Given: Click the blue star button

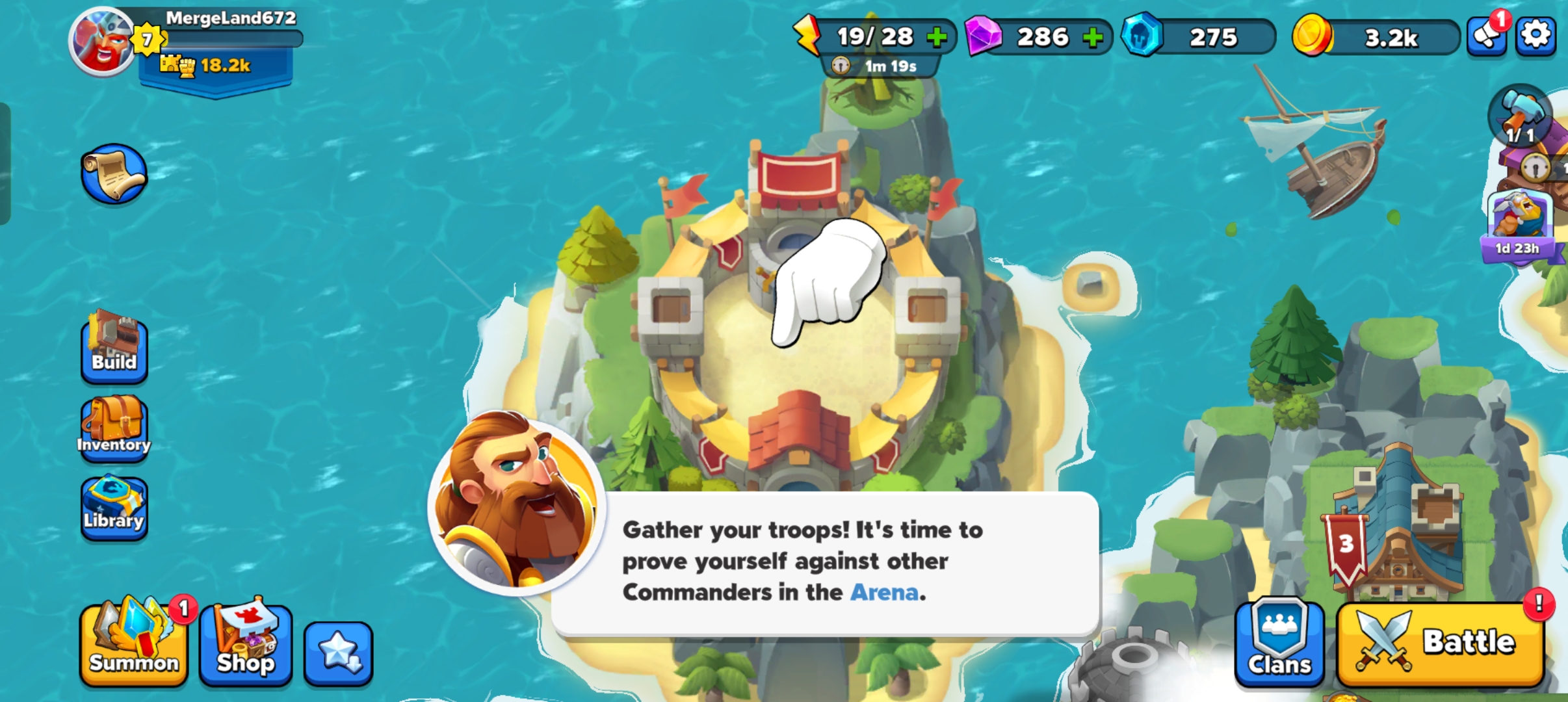Looking at the screenshot, I should pyautogui.click(x=338, y=653).
